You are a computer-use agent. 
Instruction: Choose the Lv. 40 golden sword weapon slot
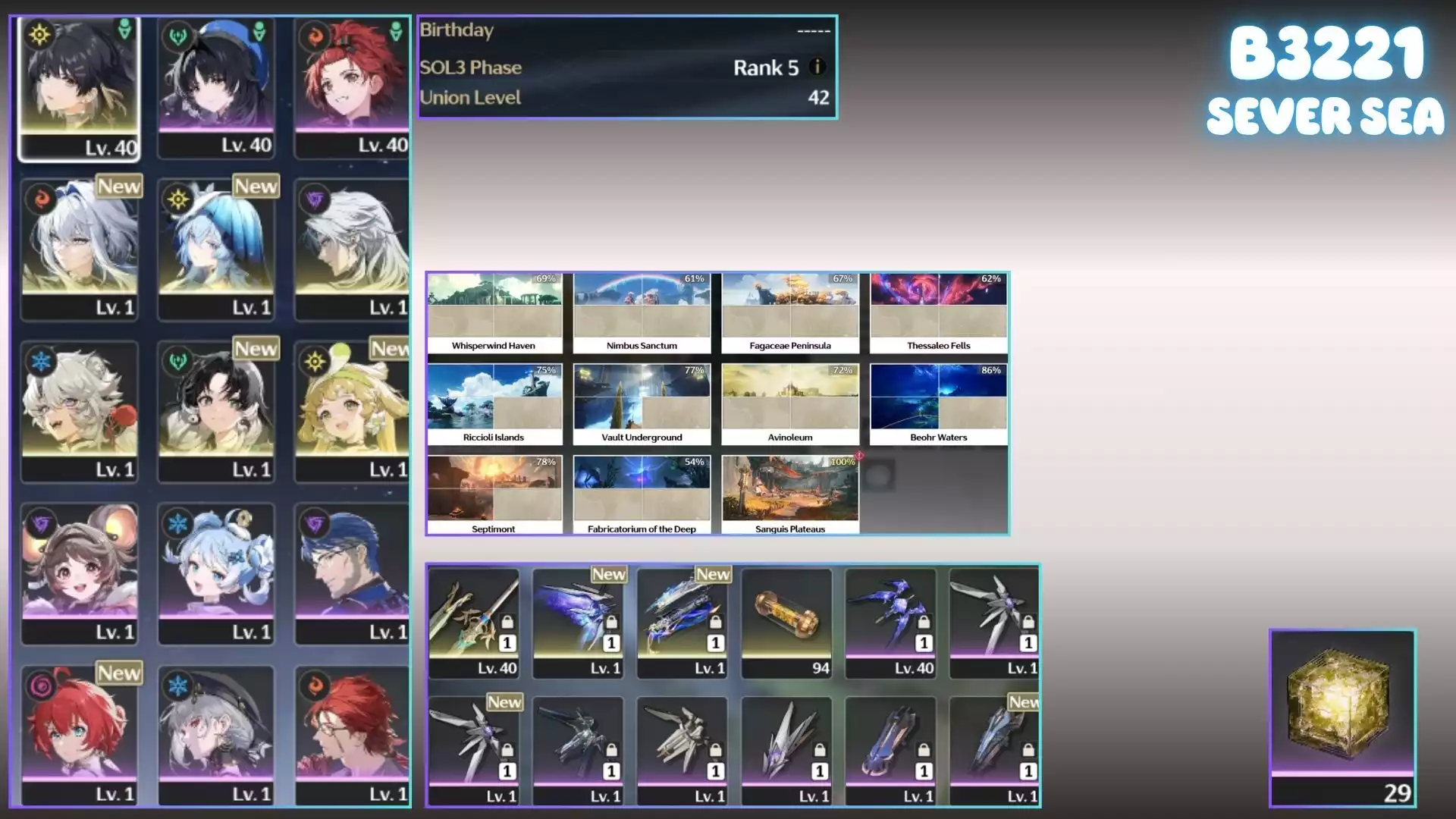click(x=474, y=622)
